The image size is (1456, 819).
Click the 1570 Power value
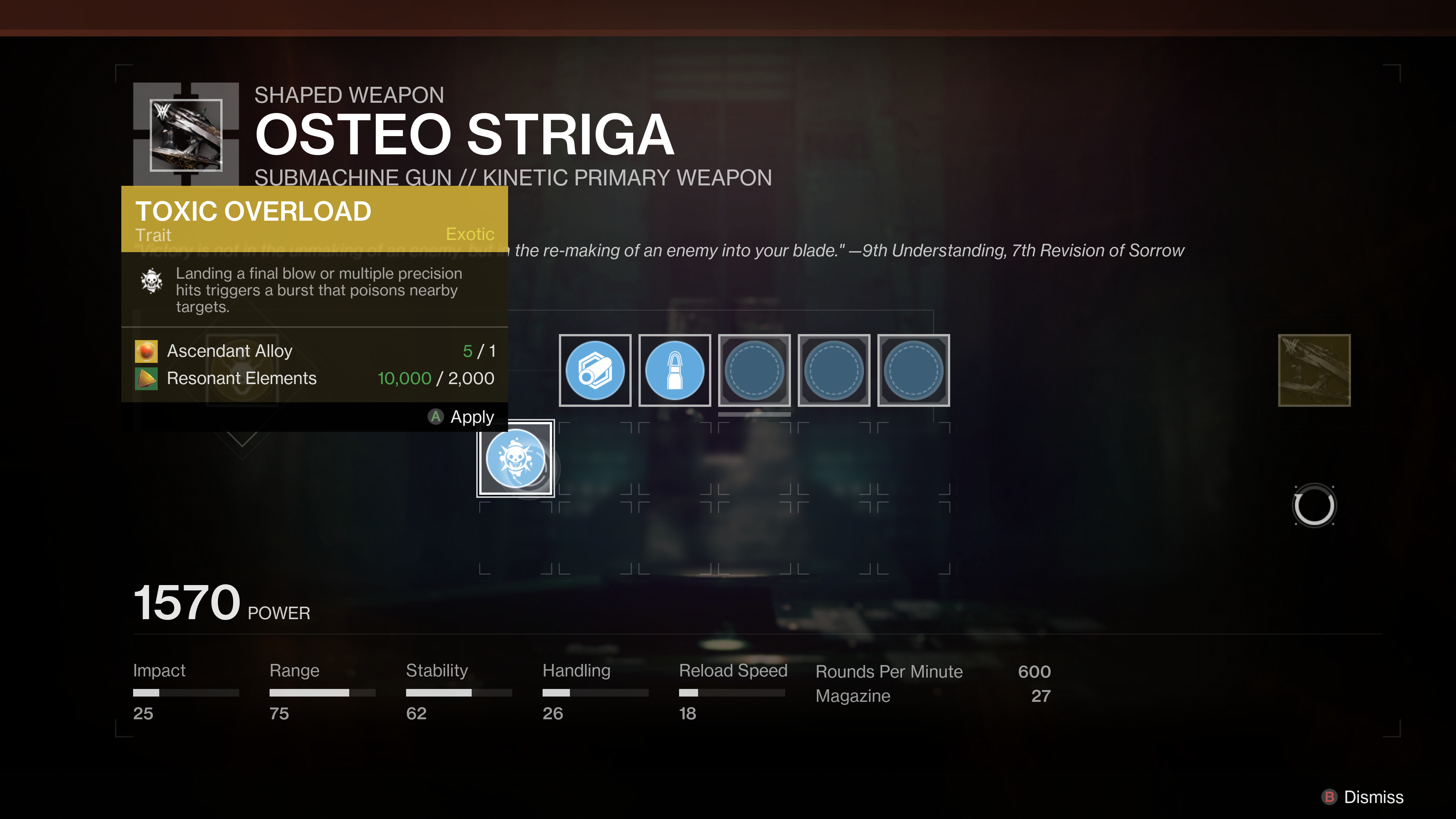(185, 604)
